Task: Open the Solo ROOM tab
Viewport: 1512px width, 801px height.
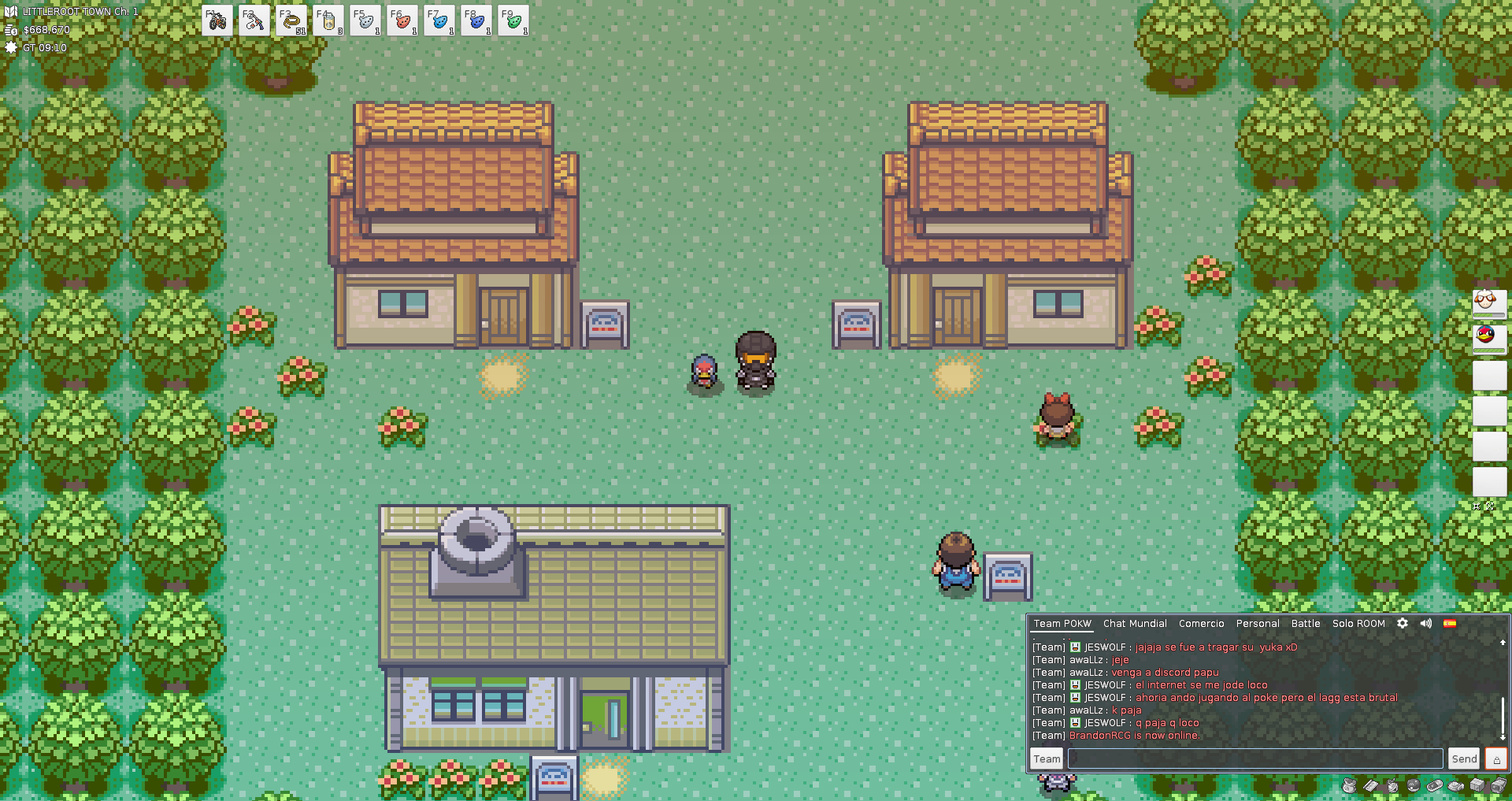Action: click(1358, 623)
